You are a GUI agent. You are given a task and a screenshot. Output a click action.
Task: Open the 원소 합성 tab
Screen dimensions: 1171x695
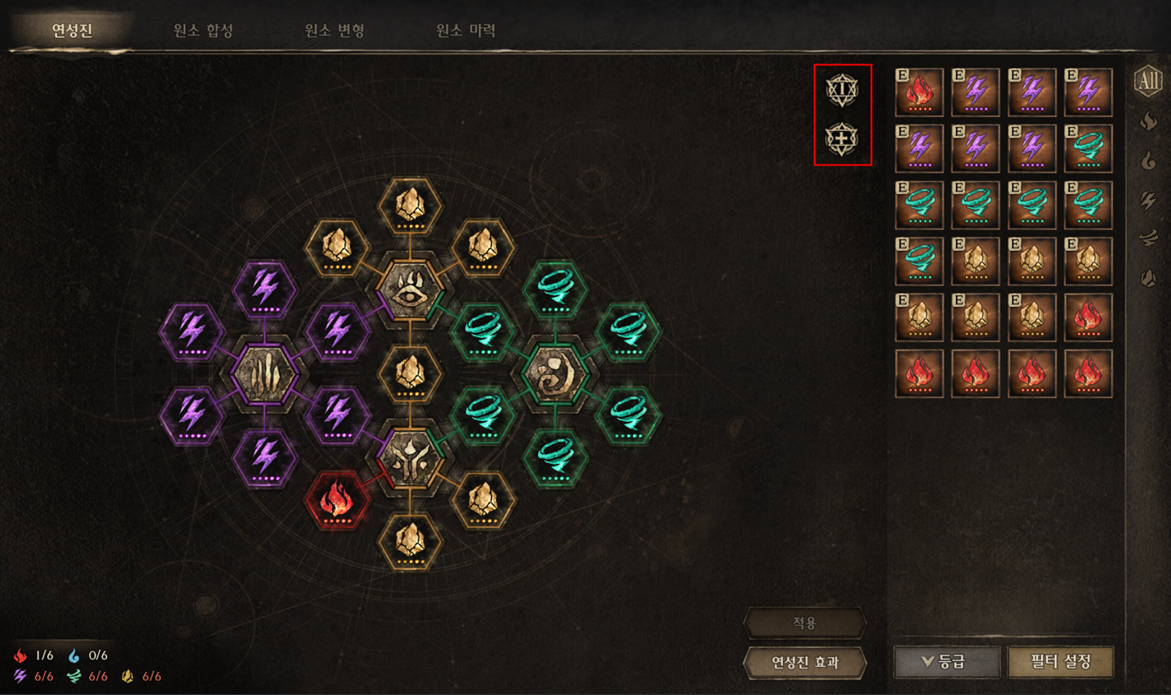(x=203, y=30)
